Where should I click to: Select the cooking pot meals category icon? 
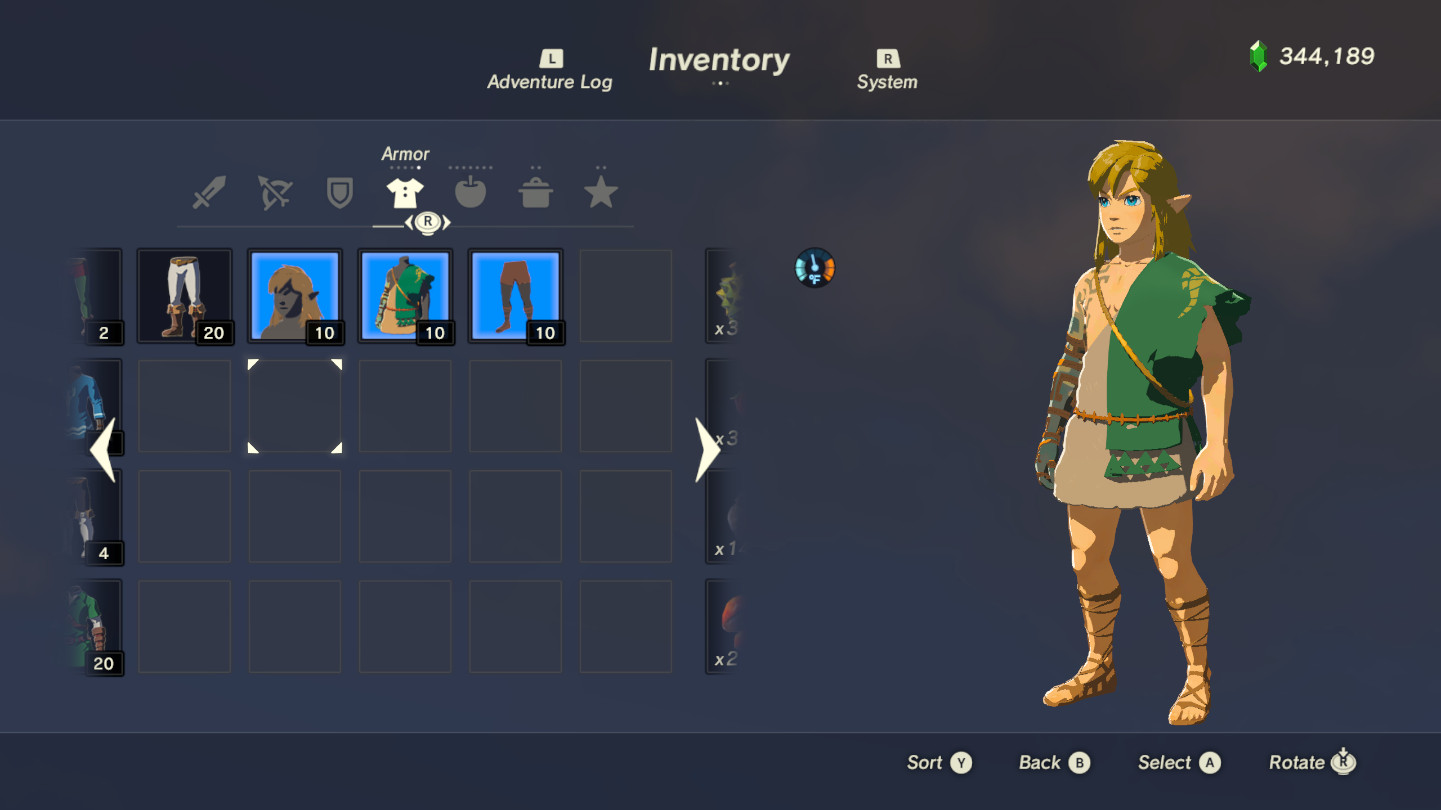tap(536, 192)
